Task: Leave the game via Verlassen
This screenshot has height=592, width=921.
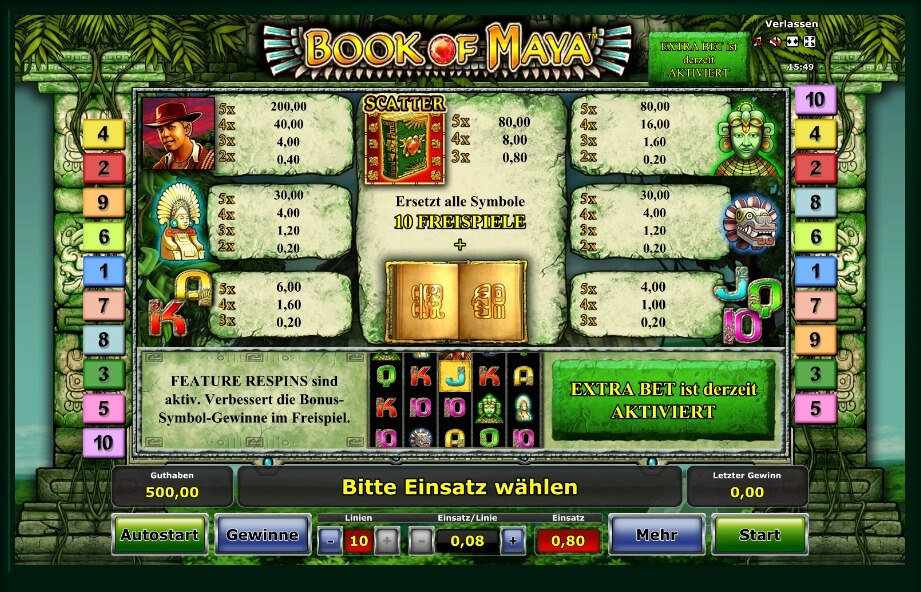Action: point(791,23)
